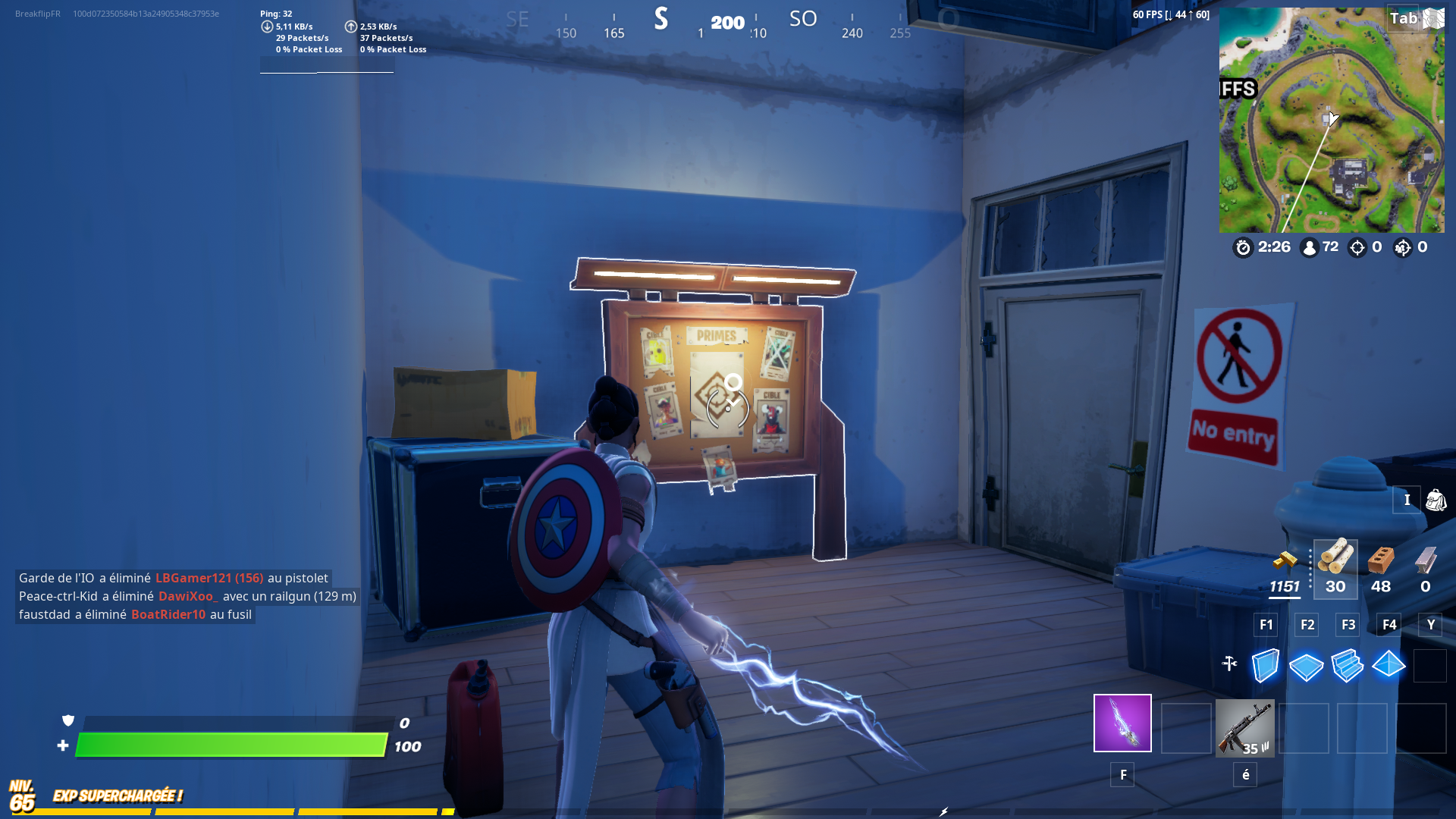
Task: Select the wall build piece icon
Action: pyautogui.click(x=1265, y=666)
